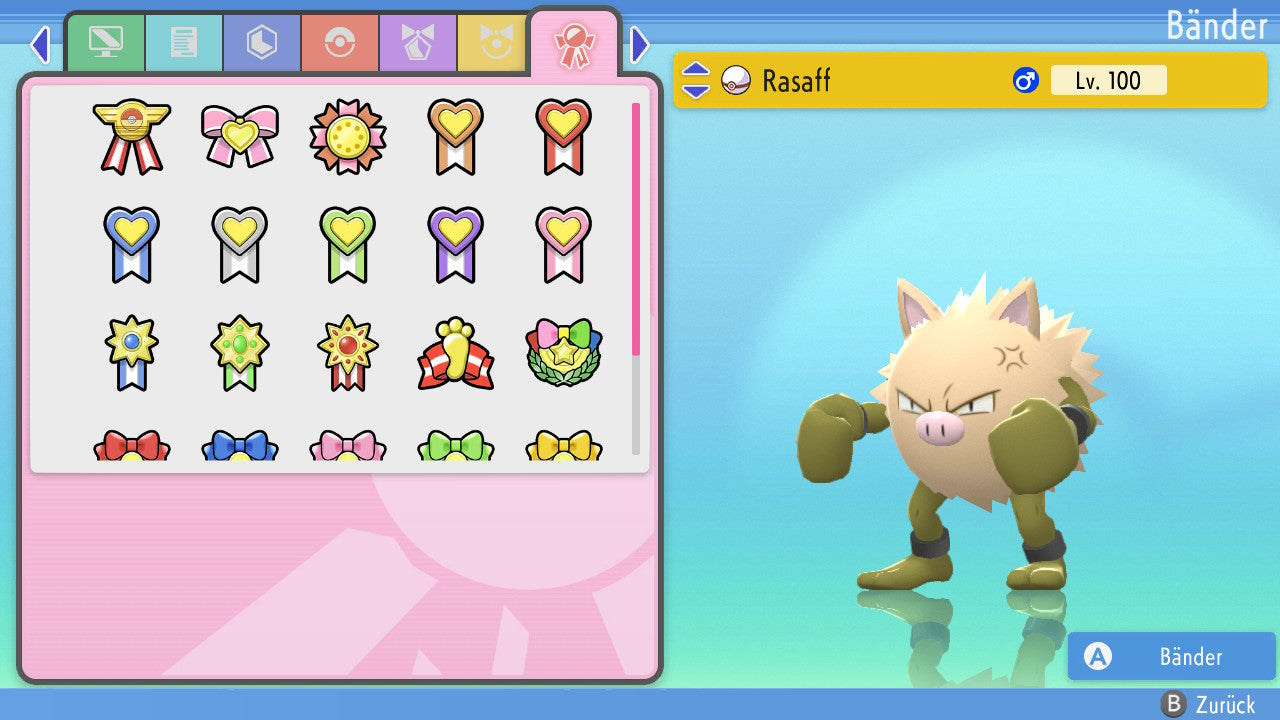Switch to the green monitor summary tab
This screenshot has height=720, width=1280.
(106, 43)
